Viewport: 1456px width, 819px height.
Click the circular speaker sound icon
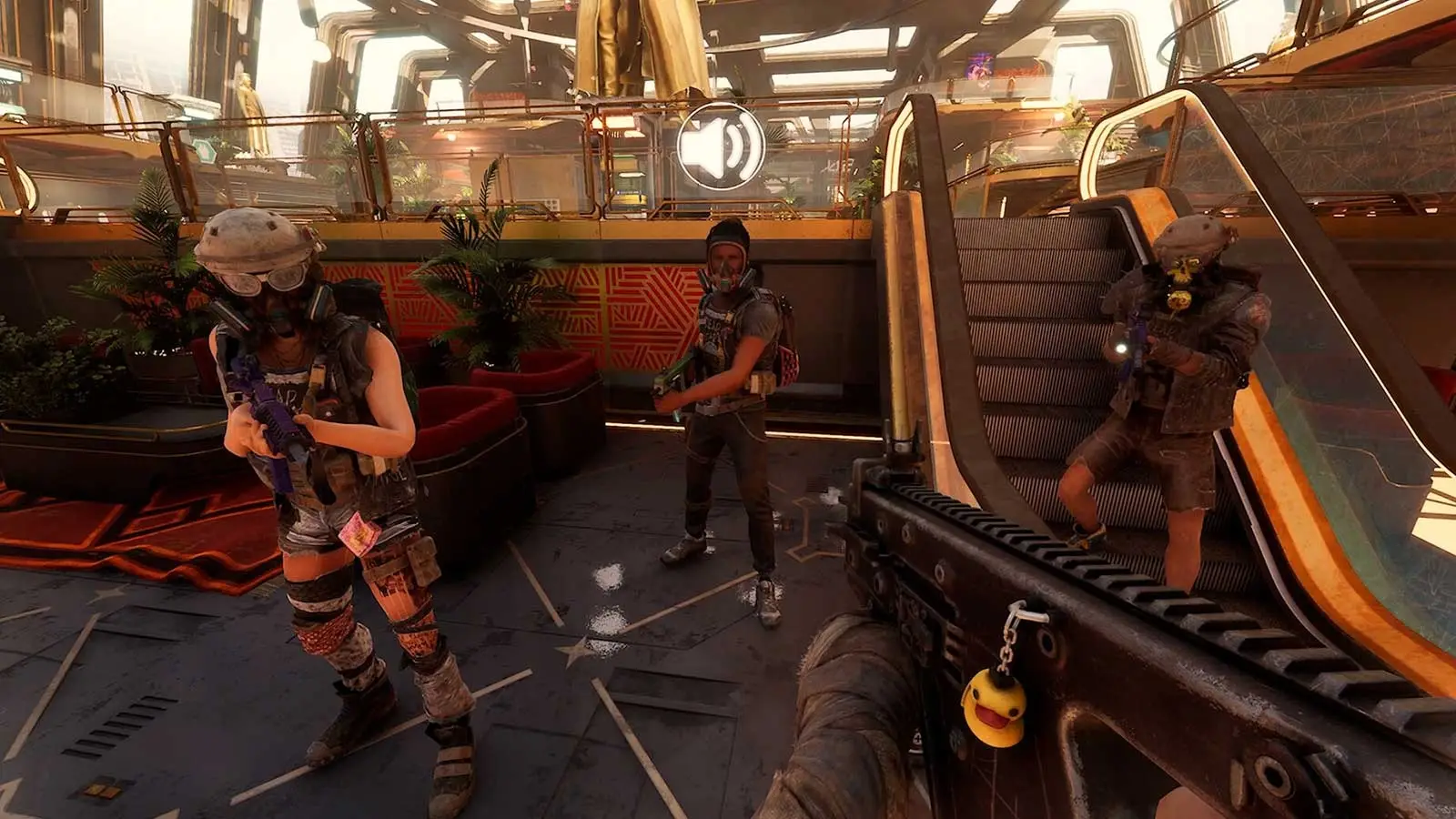click(721, 147)
